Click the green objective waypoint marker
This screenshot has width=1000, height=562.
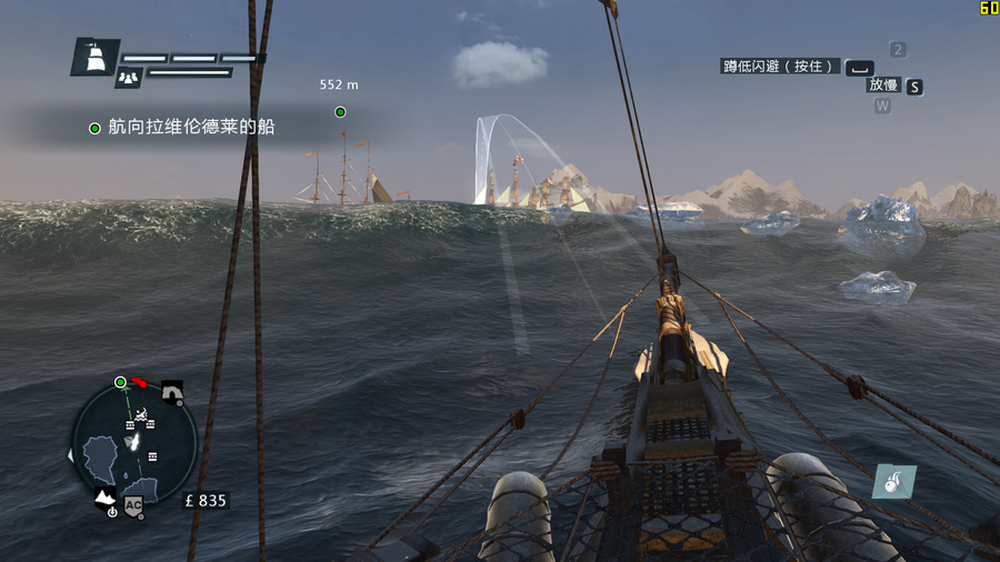click(340, 112)
